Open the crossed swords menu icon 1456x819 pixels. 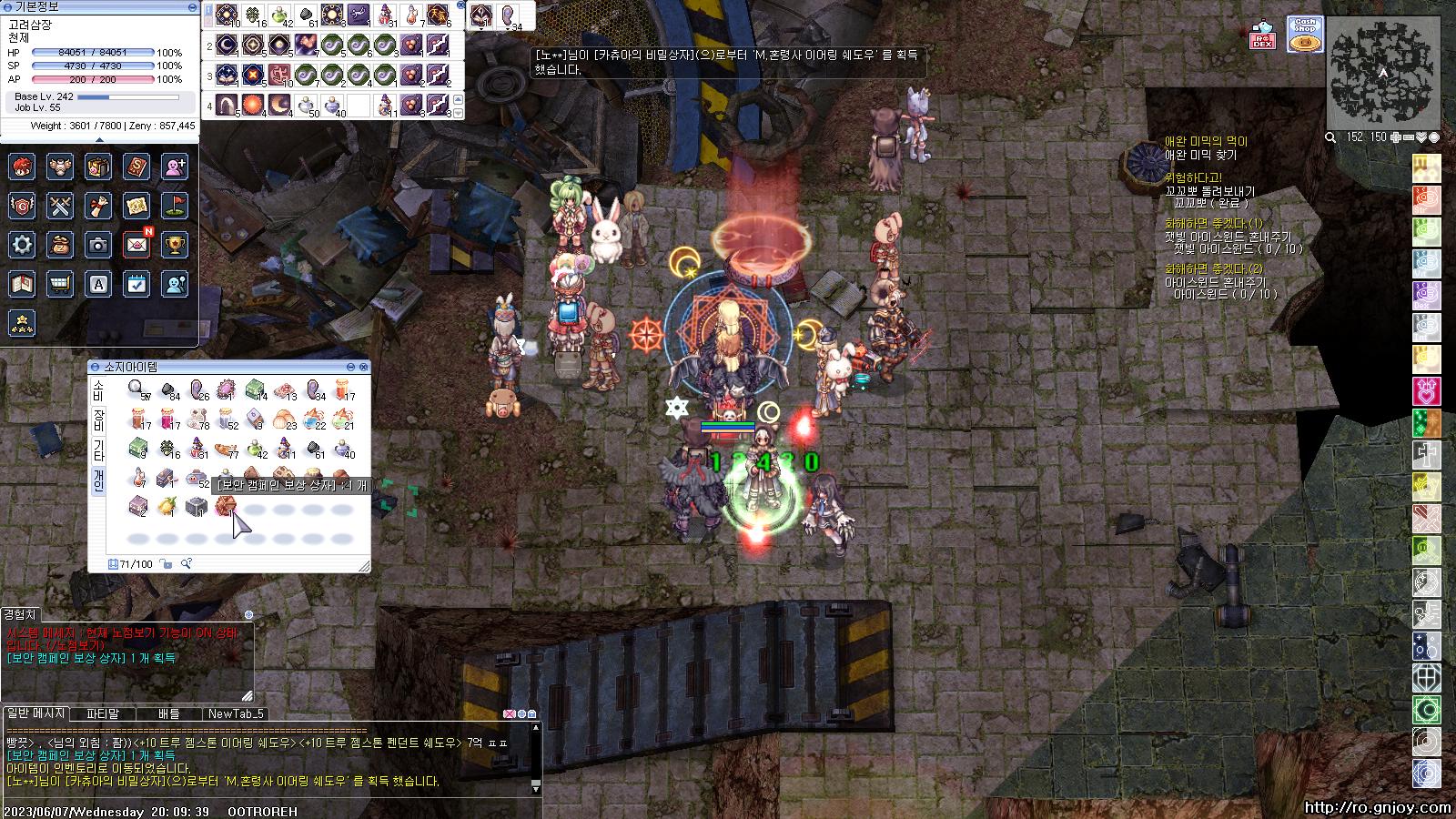[60, 206]
